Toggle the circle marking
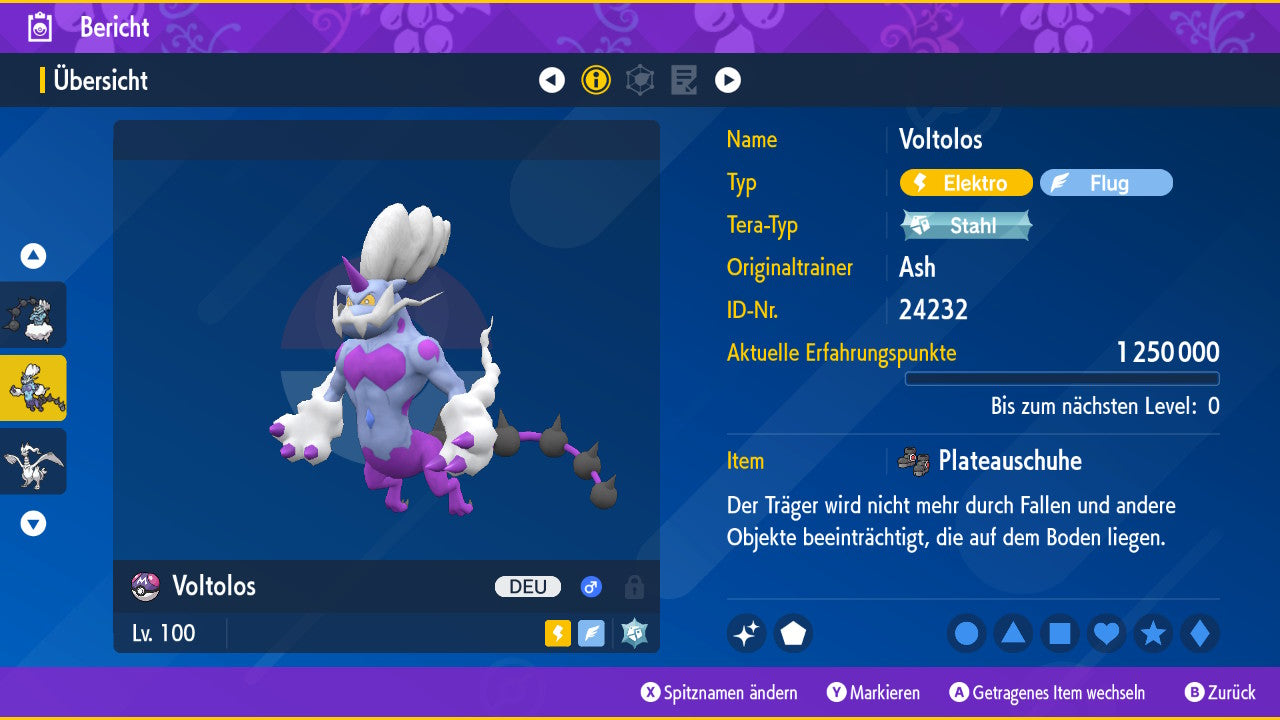Image resolution: width=1280 pixels, height=720 pixels. point(967,634)
